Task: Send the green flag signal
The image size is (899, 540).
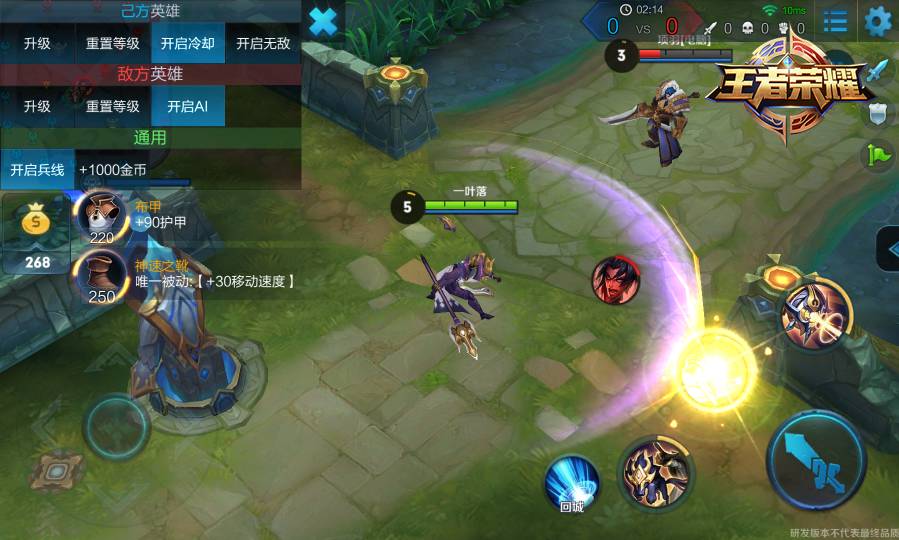Action: pos(877,155)
